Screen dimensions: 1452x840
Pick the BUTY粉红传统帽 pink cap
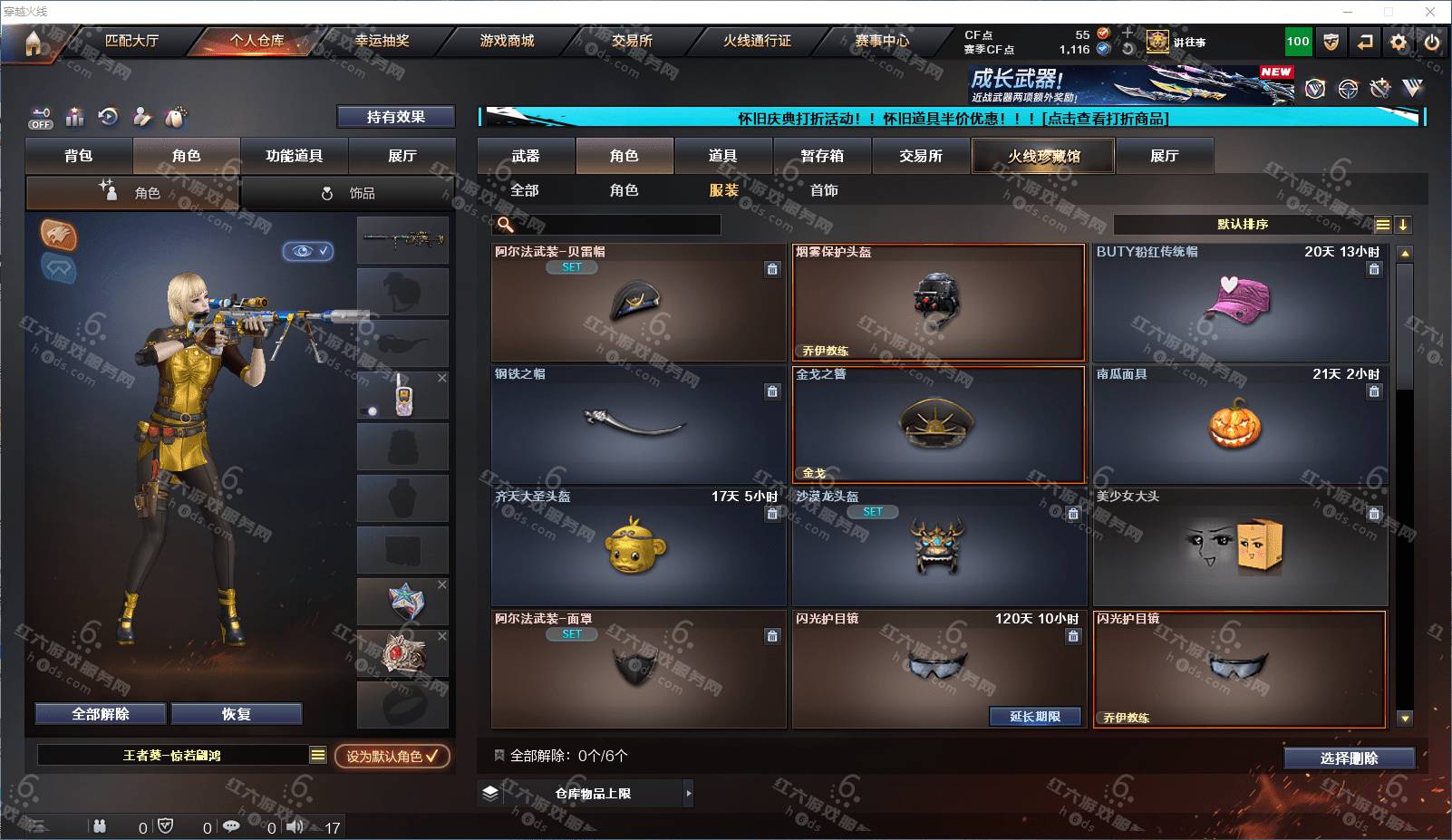[x=1239, y=303]
